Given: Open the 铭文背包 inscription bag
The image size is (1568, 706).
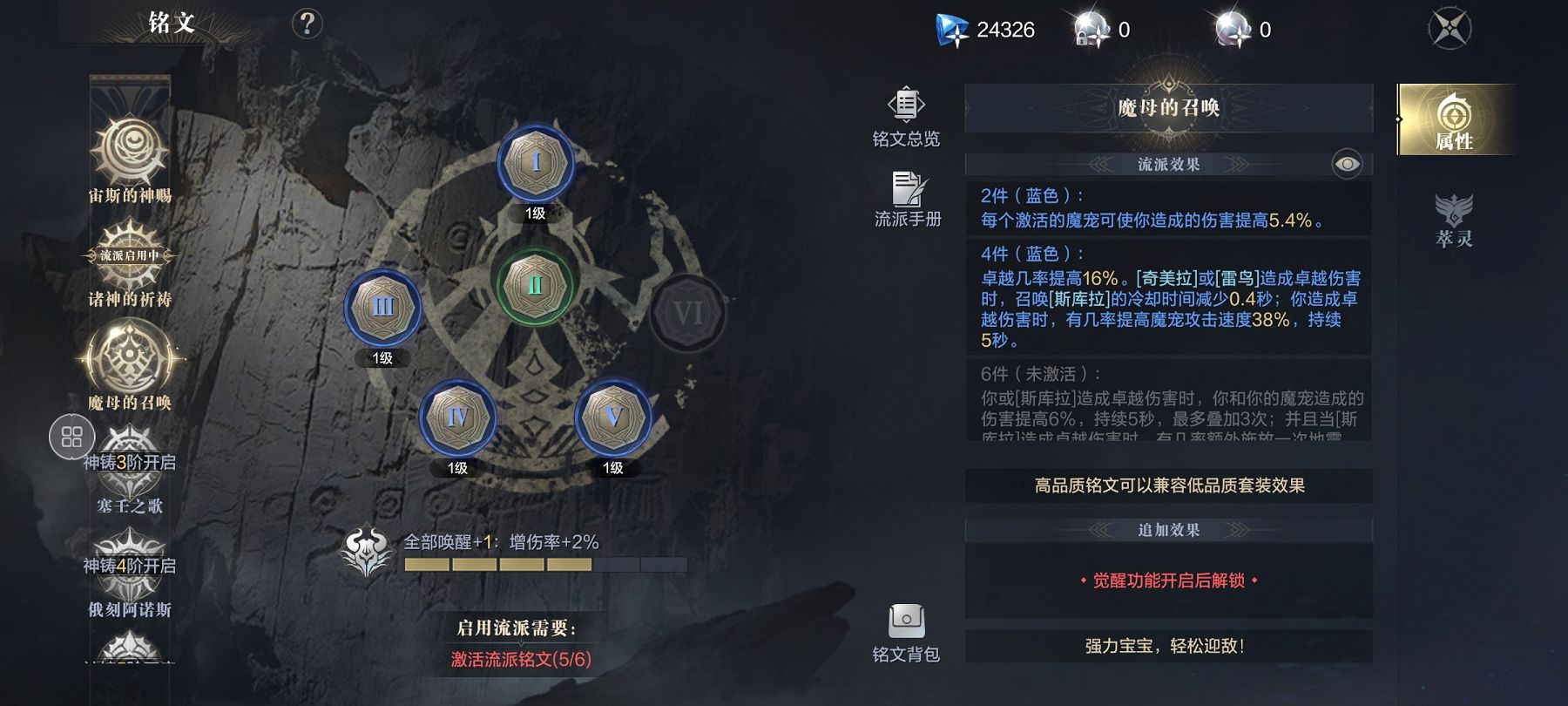Looking at the screenshot, I should [906, 633].
